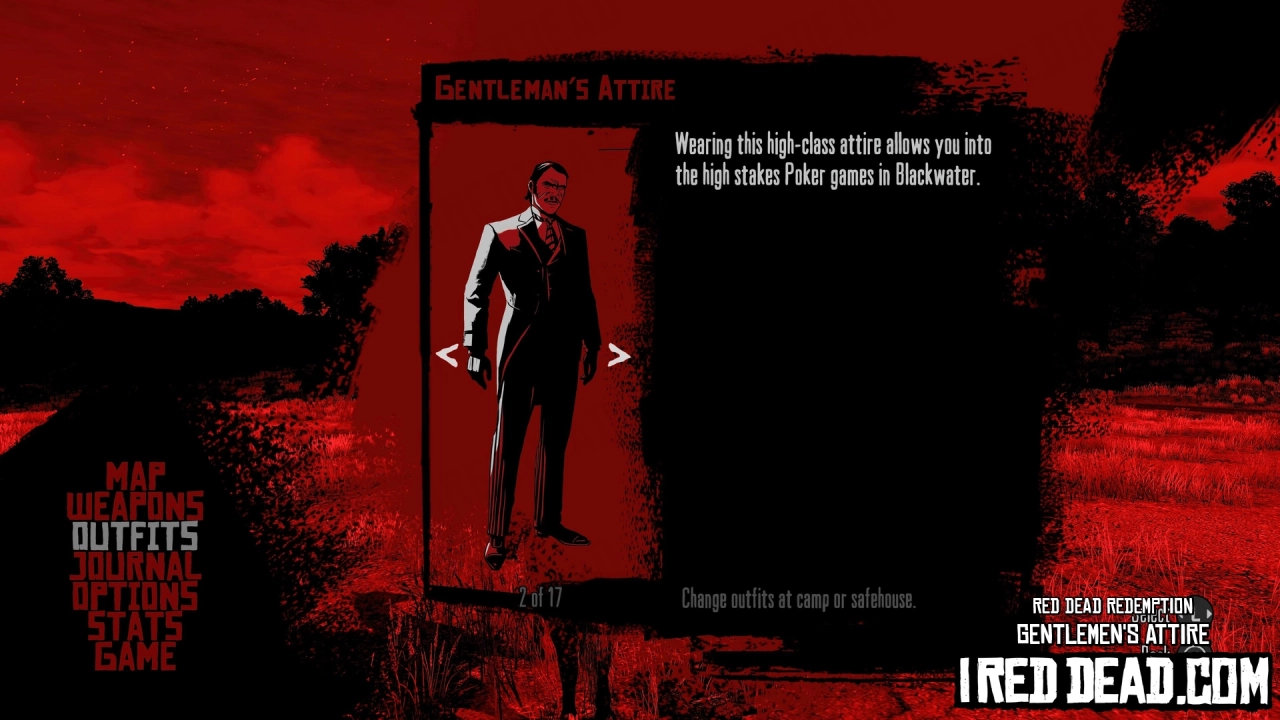
Task: Click the small arrow next to the Select prompt
Action: coord(1211,613)
